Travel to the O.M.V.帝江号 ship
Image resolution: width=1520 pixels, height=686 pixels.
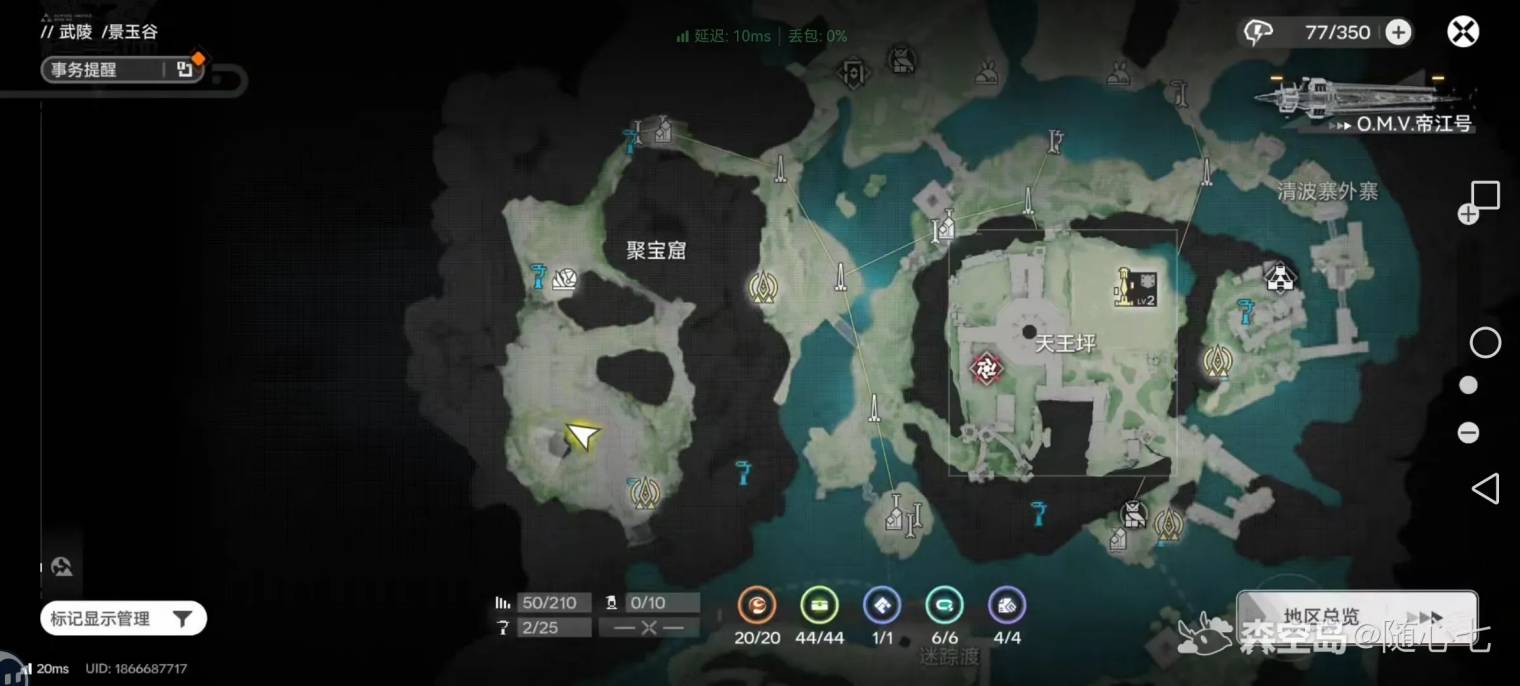click(1365, 105)
